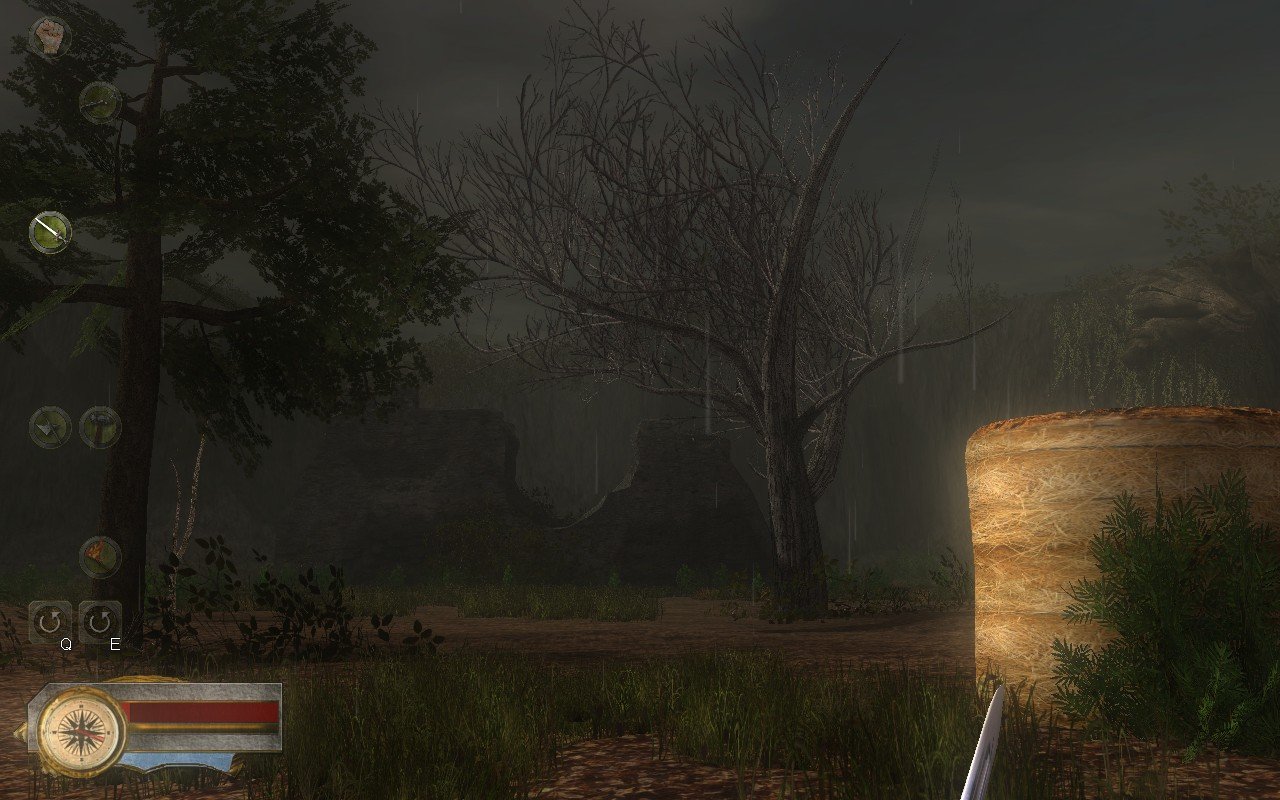Click the E key label
Viewport: 1280px width, 800px height.
pos(115,645)
